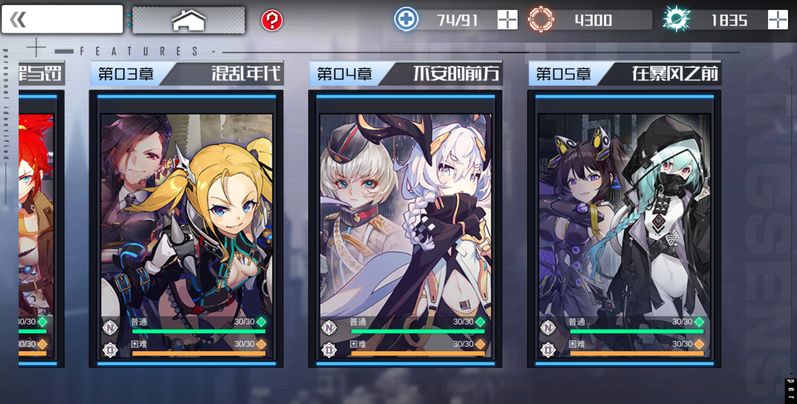Go back with the double-arrow button
Image resolution: width=797 pixels, height=404 pixels.
pyautogui.click(x=62, y=19)
